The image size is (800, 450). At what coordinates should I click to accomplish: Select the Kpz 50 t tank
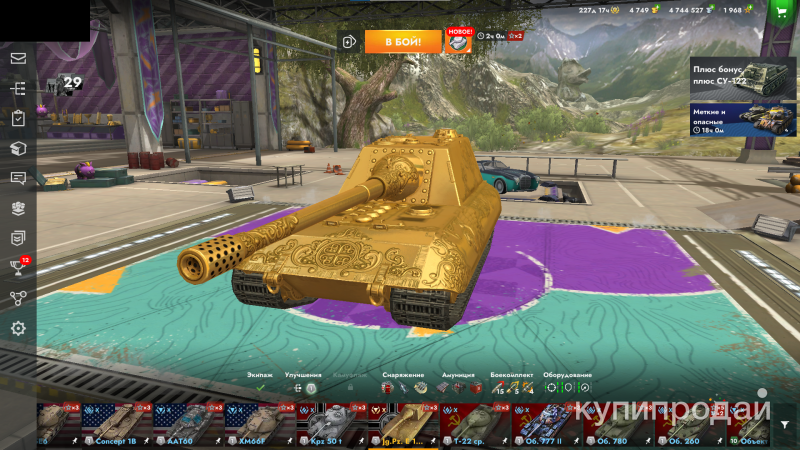tap(327, 424)
